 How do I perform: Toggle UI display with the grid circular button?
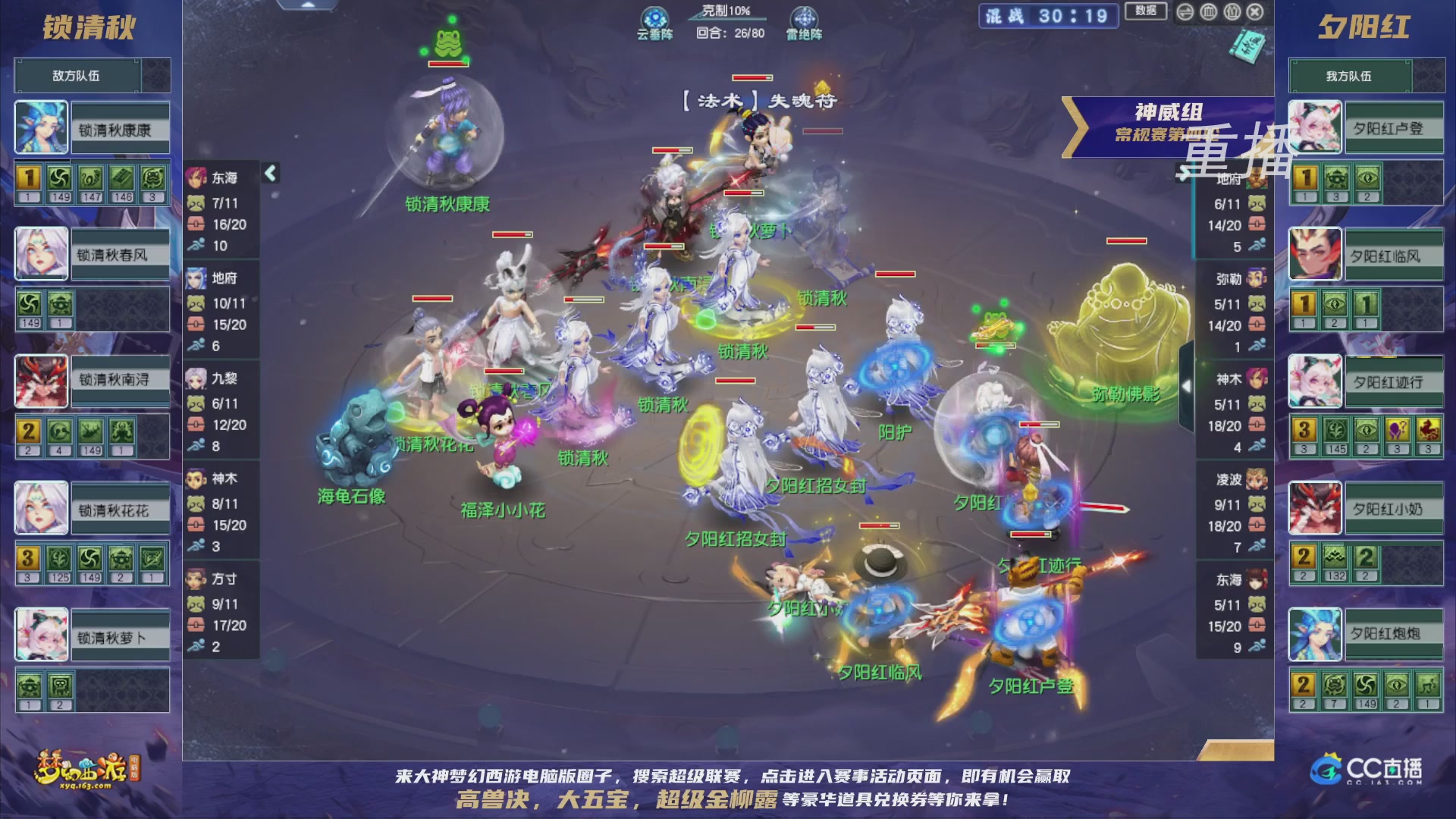tap(1209, 13)
